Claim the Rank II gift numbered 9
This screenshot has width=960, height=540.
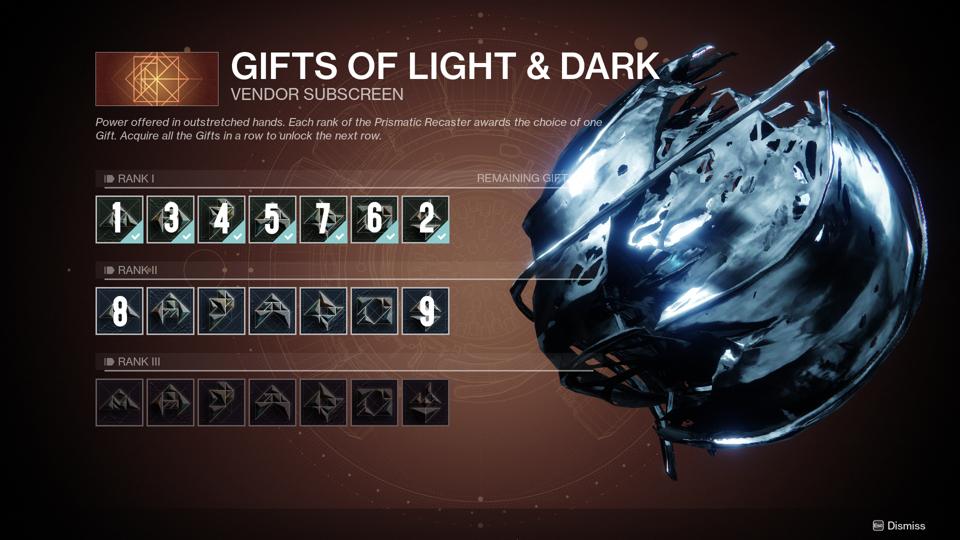(425, 310)
